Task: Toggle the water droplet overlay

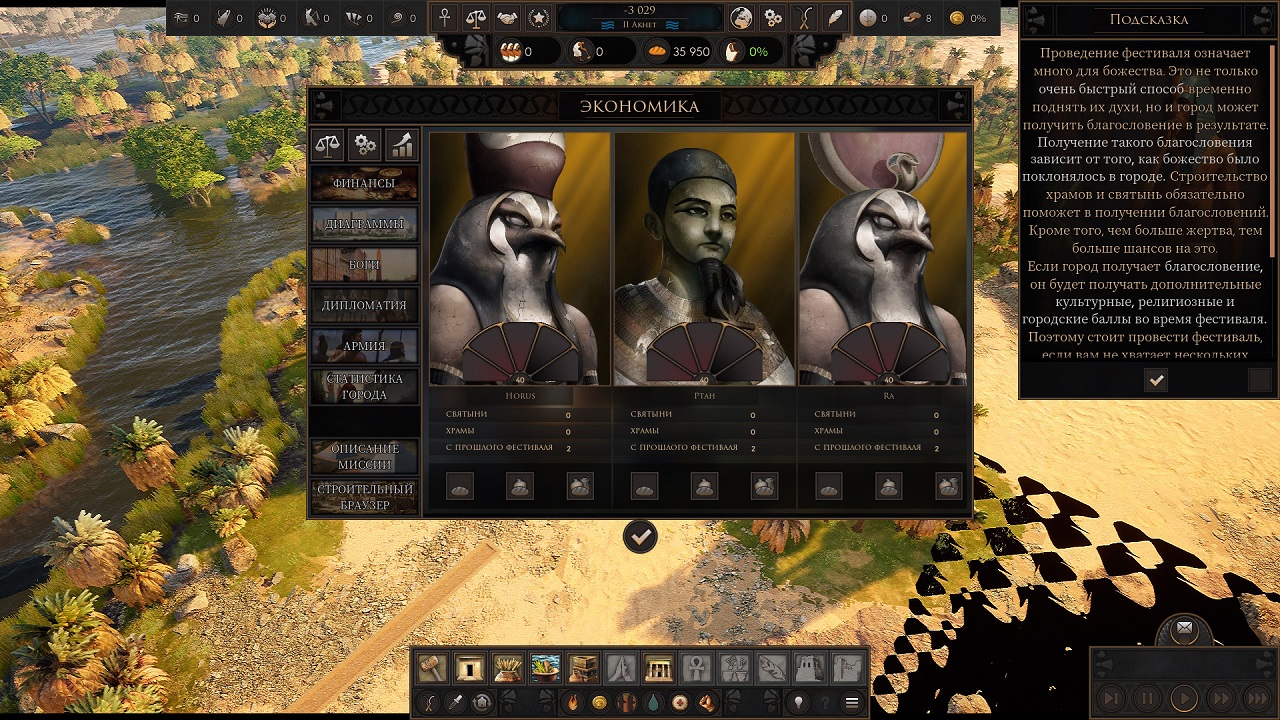Action: point(652,702)
